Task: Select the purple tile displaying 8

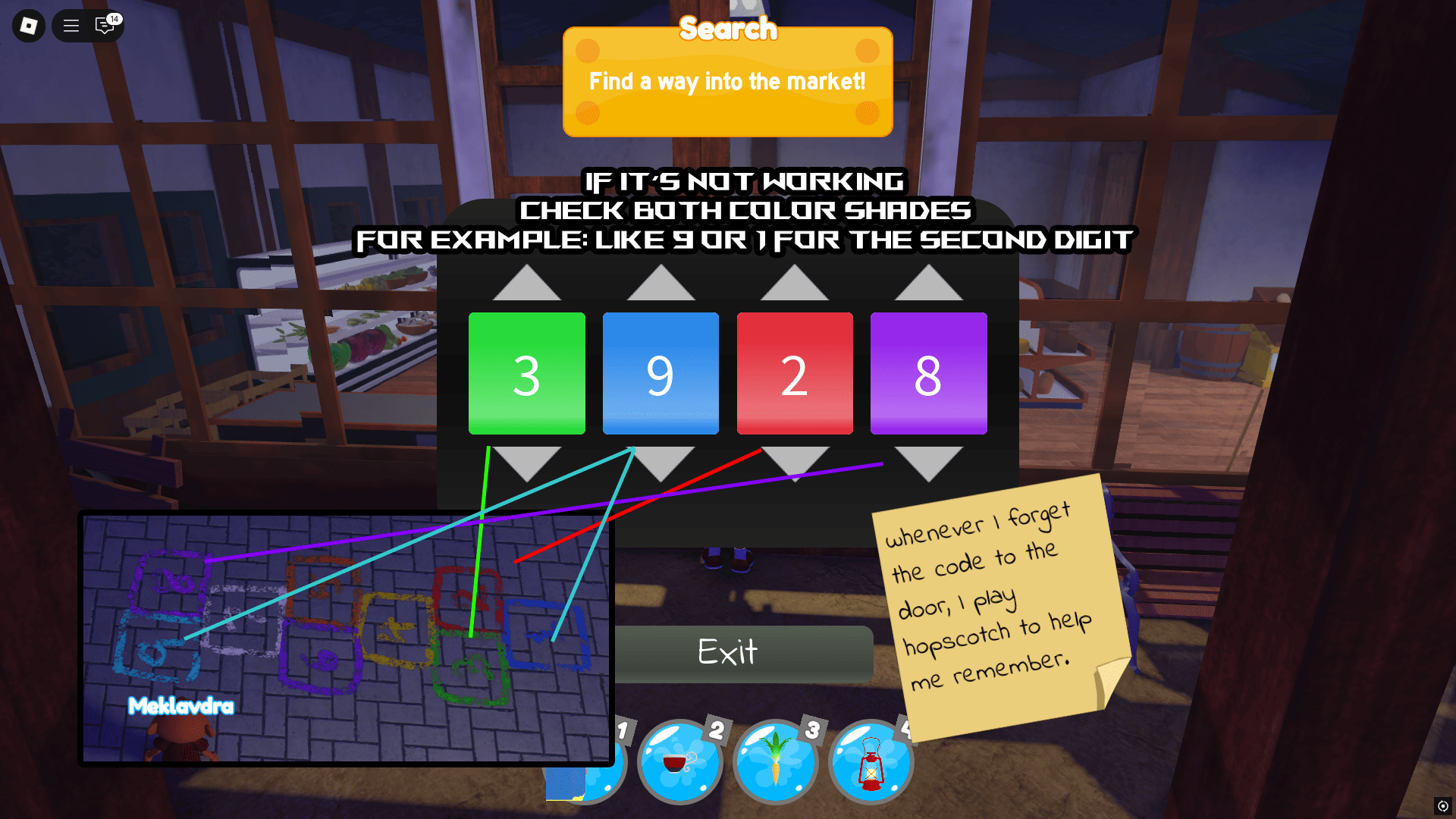Action: 928,373
